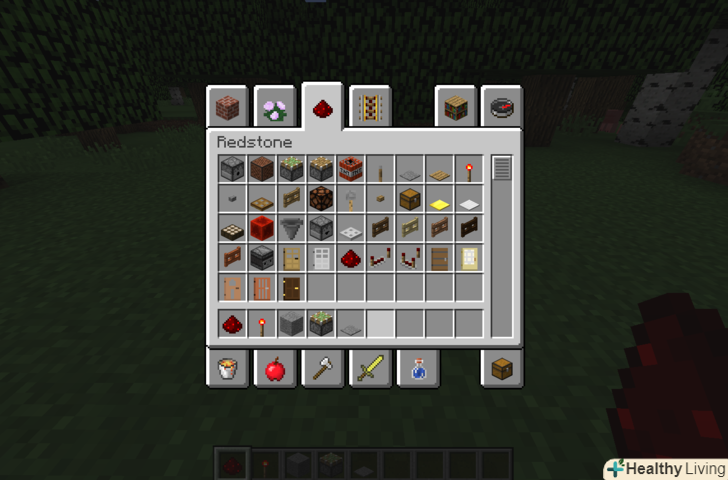Open the red apple Foodstuffs tab
Screen dimensions: 728x480
click(x=273, y=369)
